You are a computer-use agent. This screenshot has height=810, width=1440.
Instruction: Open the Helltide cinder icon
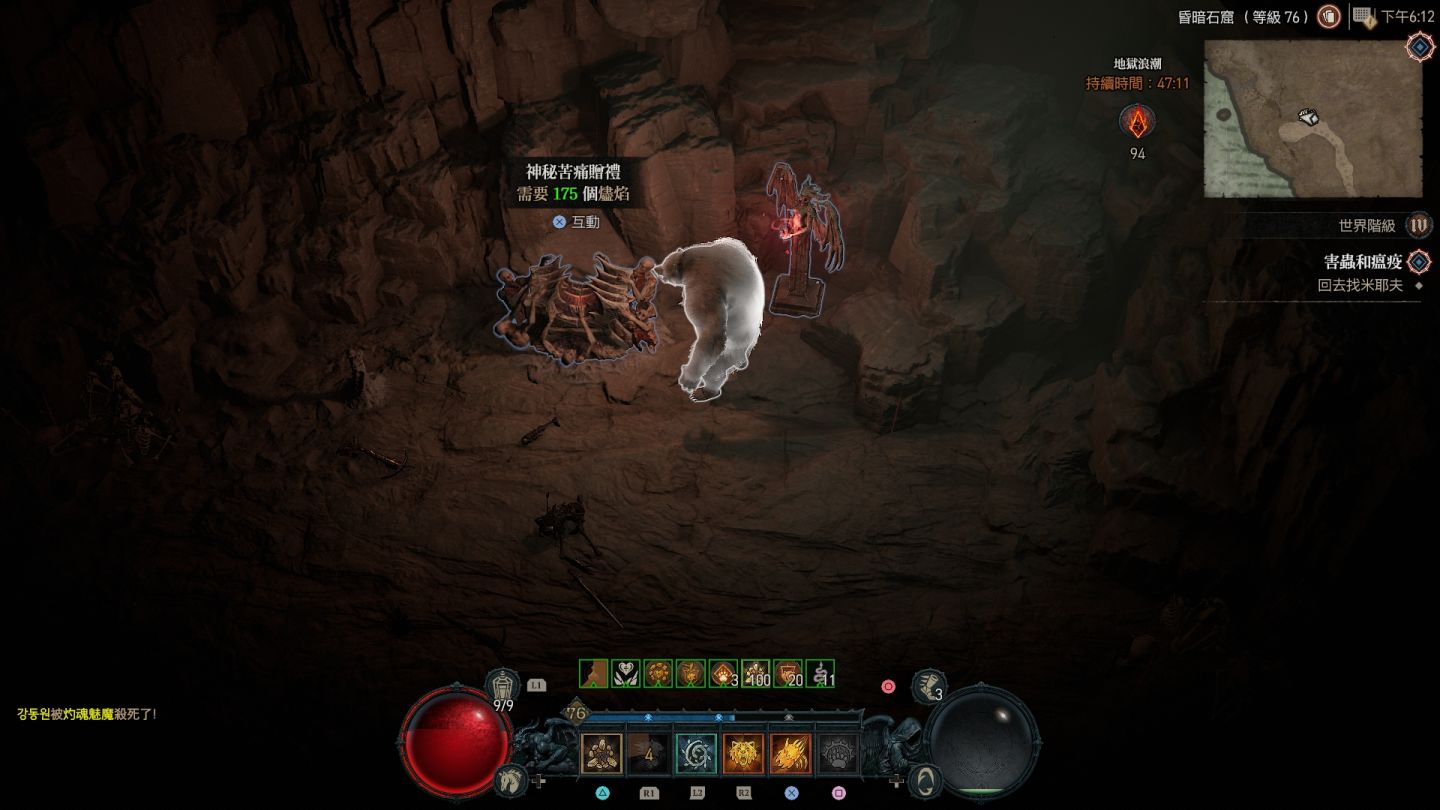[x=1136, y=122]
